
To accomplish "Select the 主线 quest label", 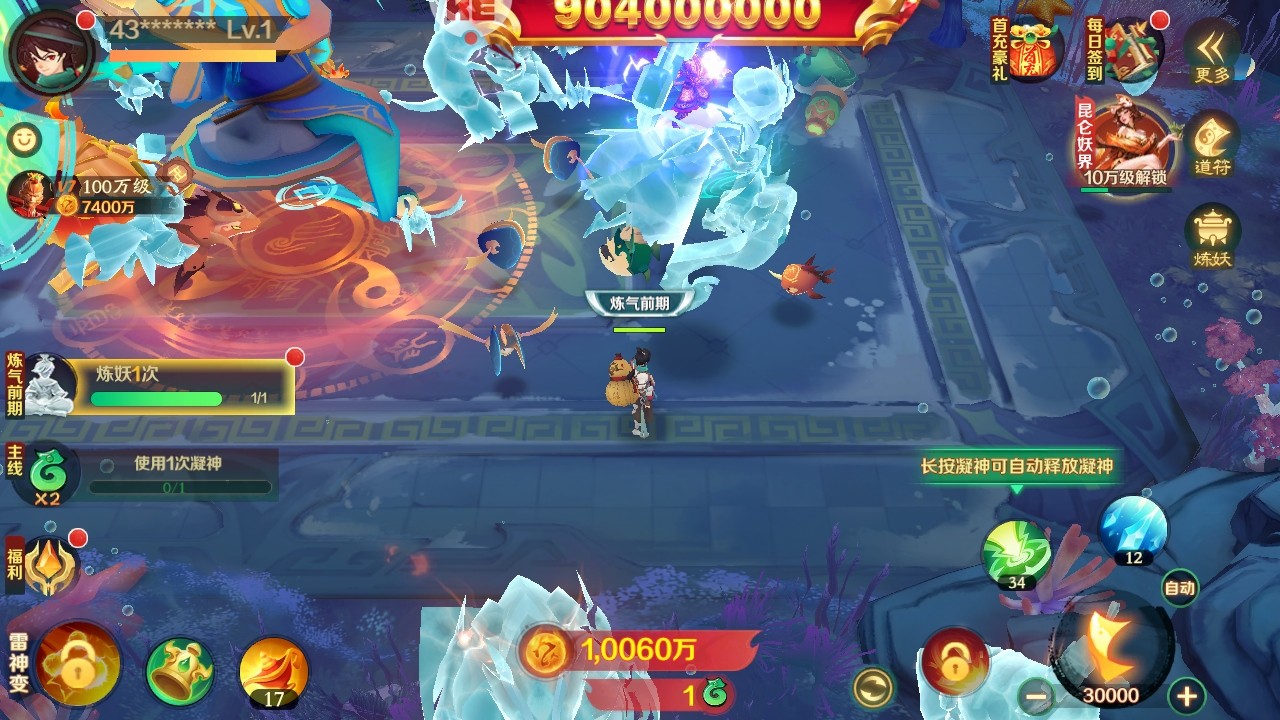I will click(12, 462).
